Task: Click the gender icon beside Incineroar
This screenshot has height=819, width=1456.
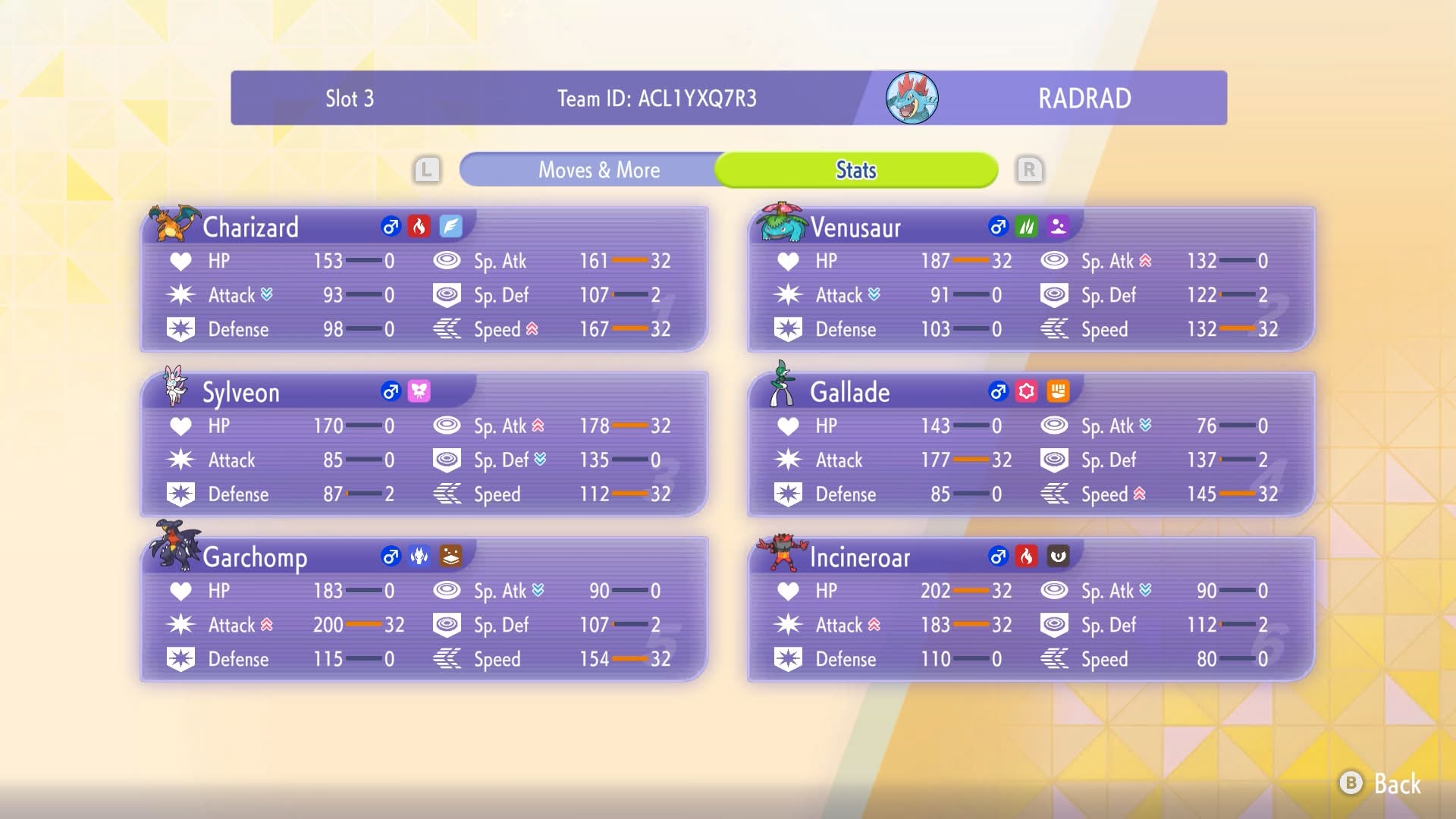Action: pyautogui.click(x=996, y=557)
